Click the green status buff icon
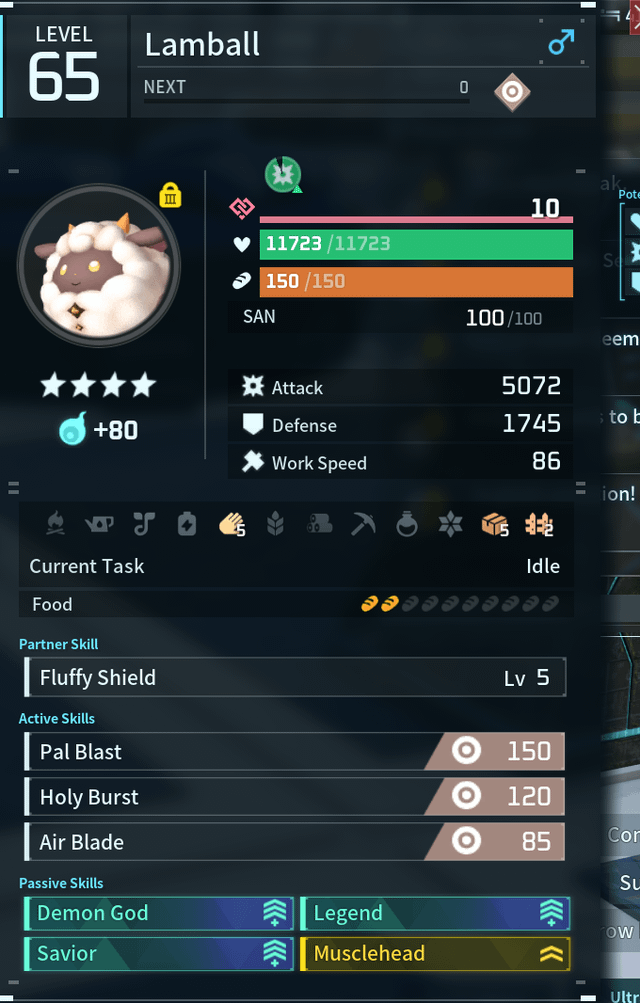The height and width of the screenshot is (1003, 640). [283, 175]
